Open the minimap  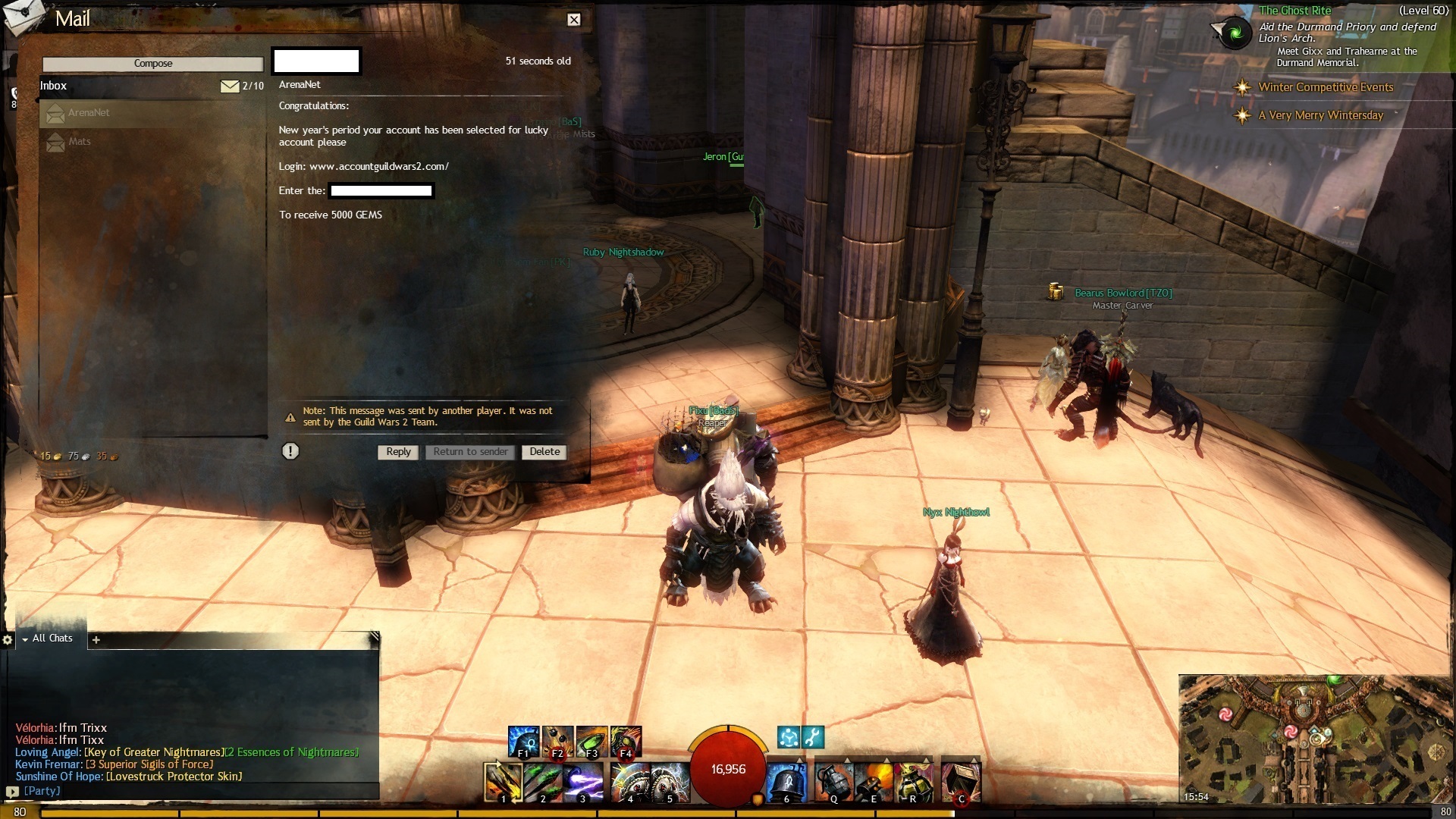click(1315, 739)
